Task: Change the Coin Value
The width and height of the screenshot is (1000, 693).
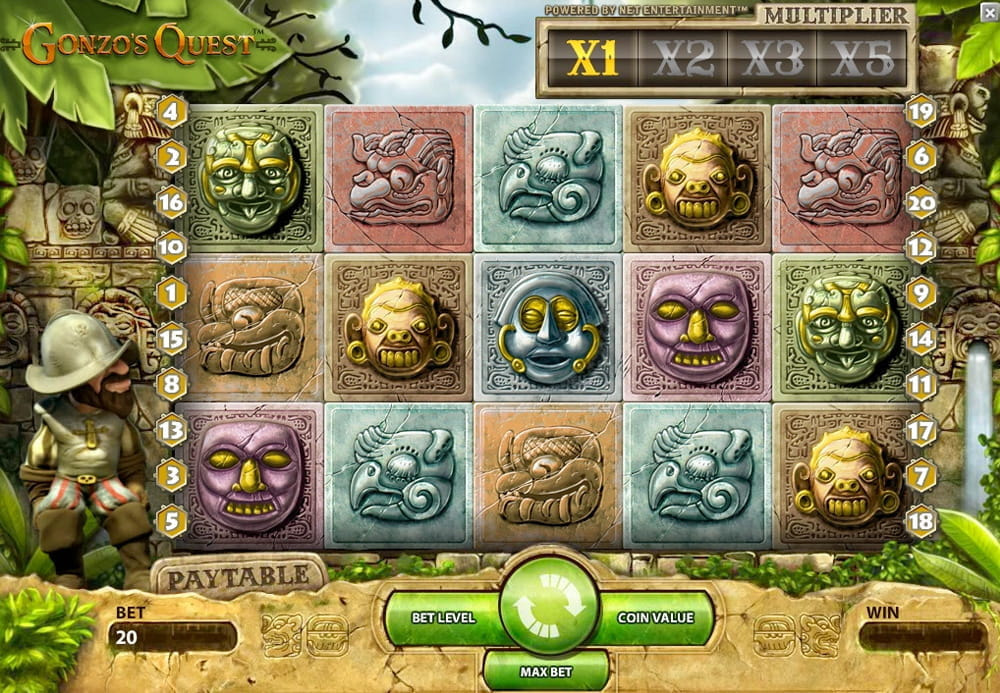Action: (656, 617)
